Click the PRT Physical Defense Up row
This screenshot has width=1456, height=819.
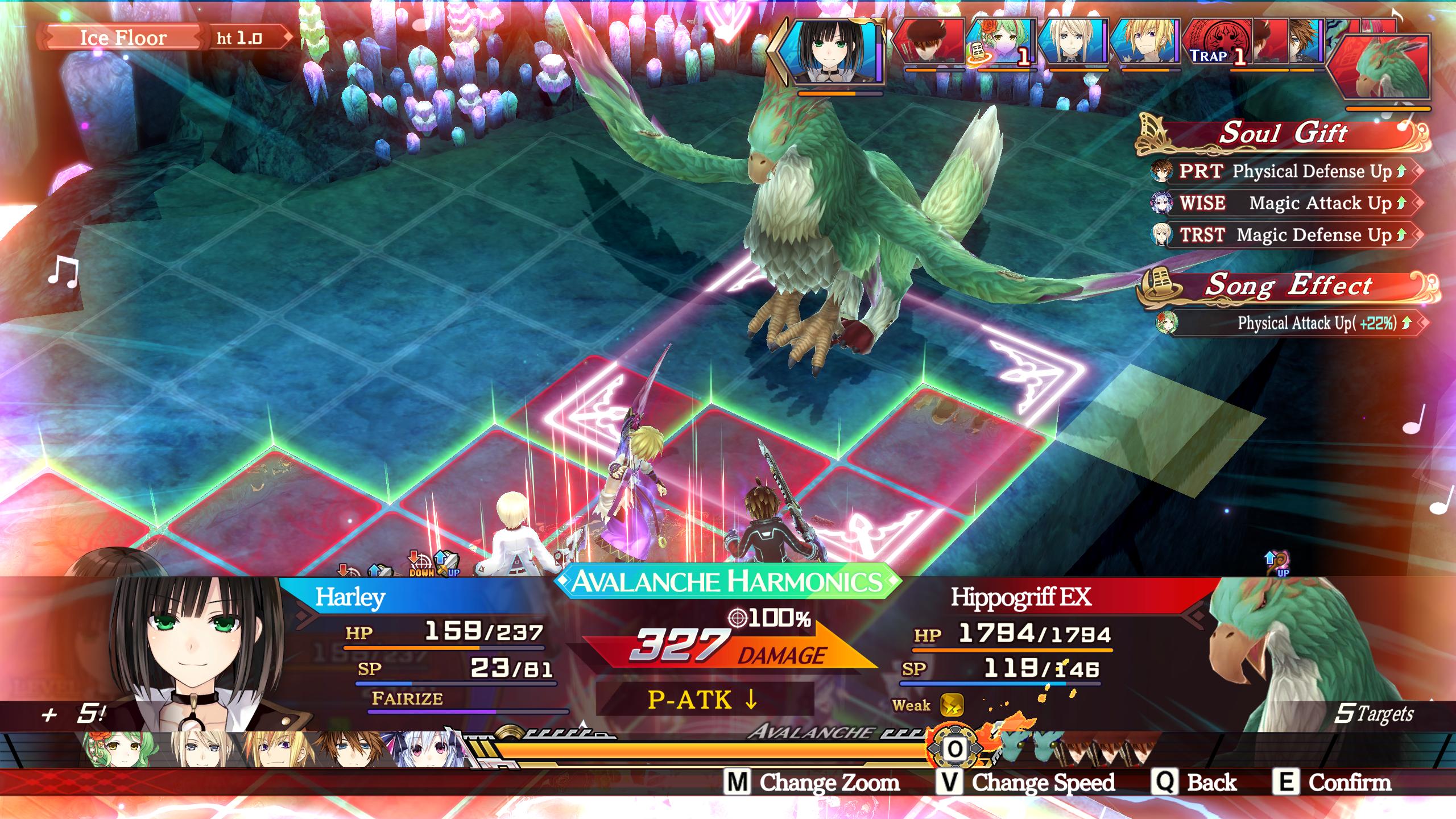[1284, 171]
